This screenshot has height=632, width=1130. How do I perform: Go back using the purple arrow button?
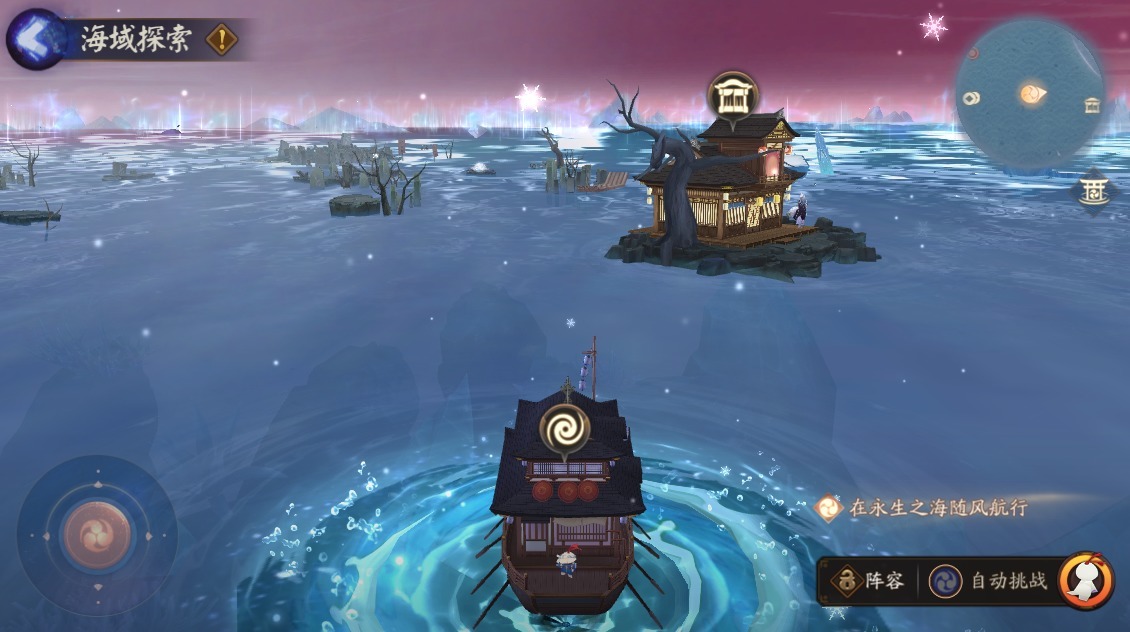[x=36, y=39]
